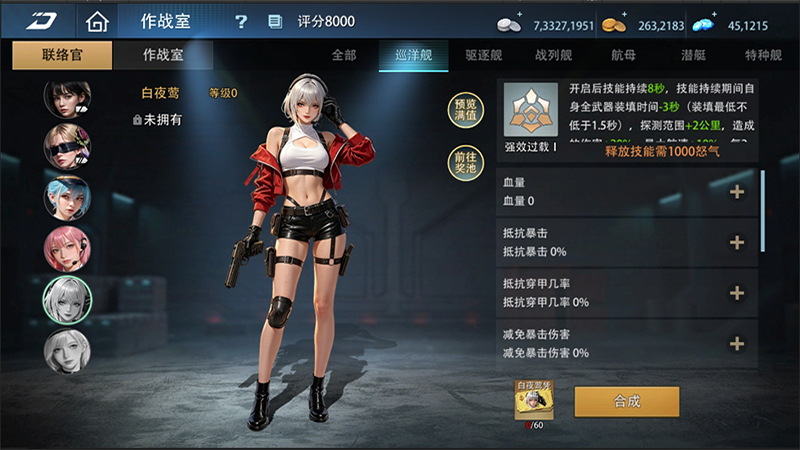Choose the 驱逐舰 category tab
Viewport: 800px width, 450px height.
tap(484, 56)
